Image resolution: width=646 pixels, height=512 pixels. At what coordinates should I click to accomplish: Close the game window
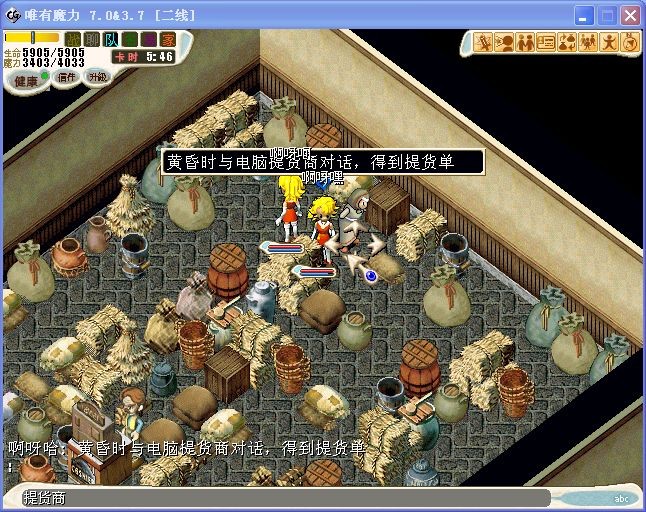(x=630, y=16)
